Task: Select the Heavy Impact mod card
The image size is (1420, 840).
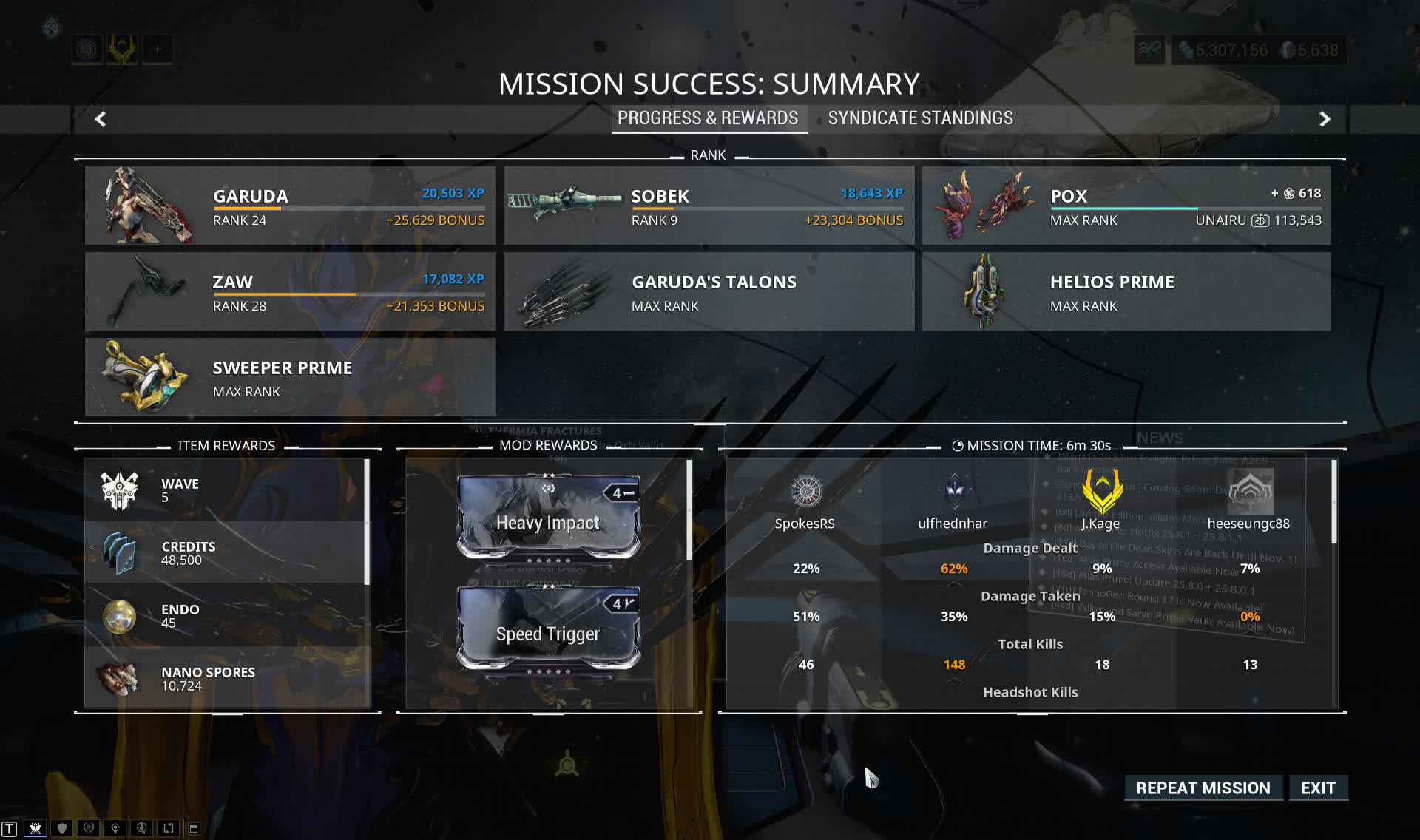Action: point(548,518)
